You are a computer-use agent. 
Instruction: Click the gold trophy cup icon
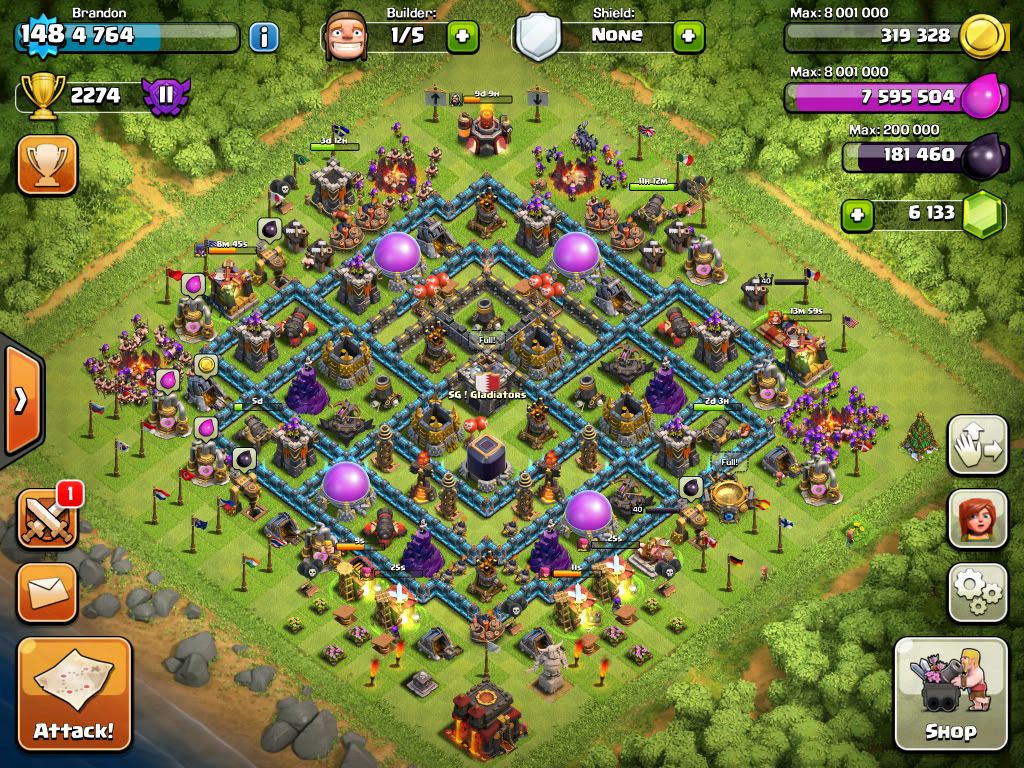pos(41,96)
